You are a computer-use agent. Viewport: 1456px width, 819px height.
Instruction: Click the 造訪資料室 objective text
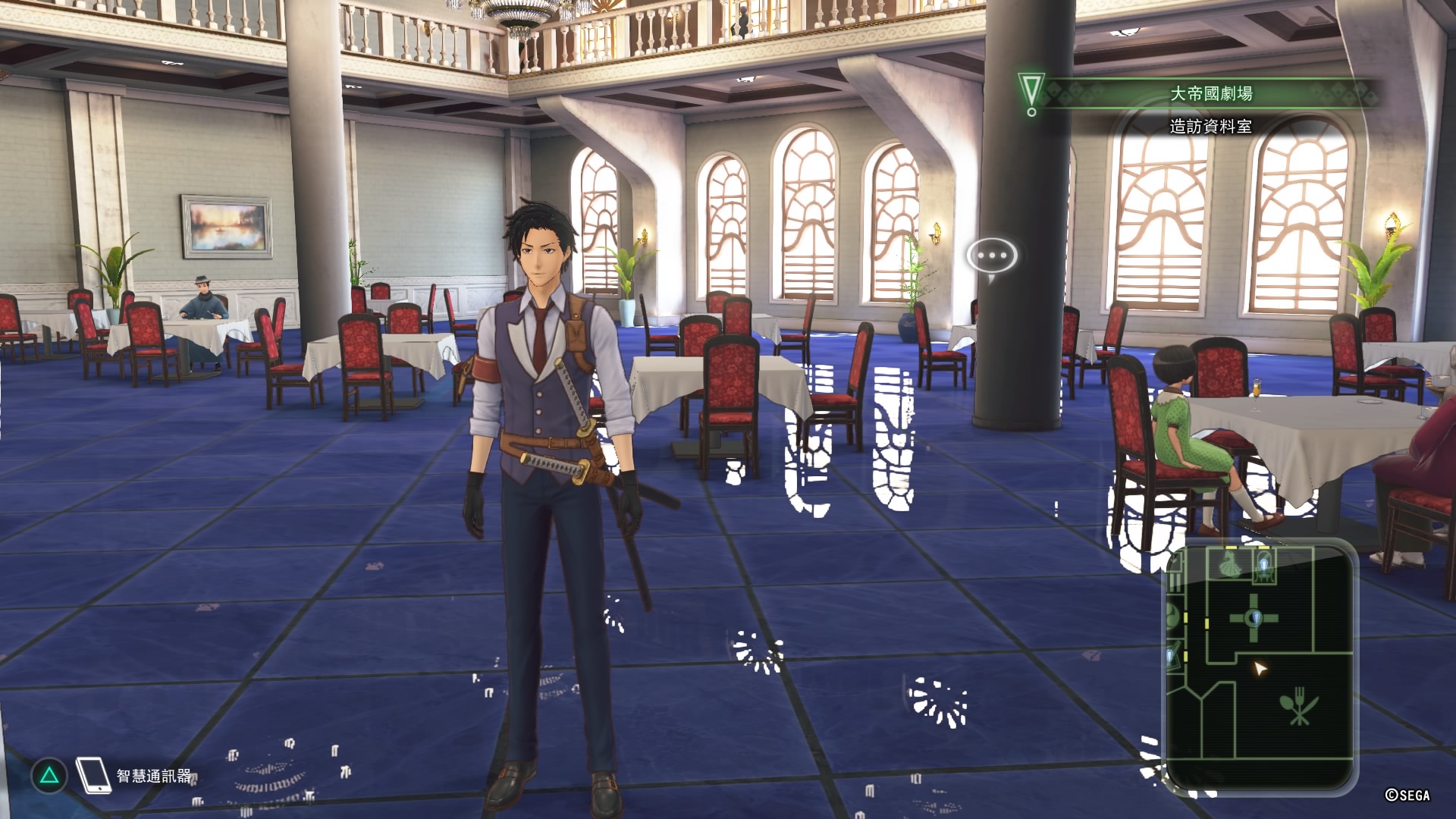pyautogui.click(x=1210, y=126)
